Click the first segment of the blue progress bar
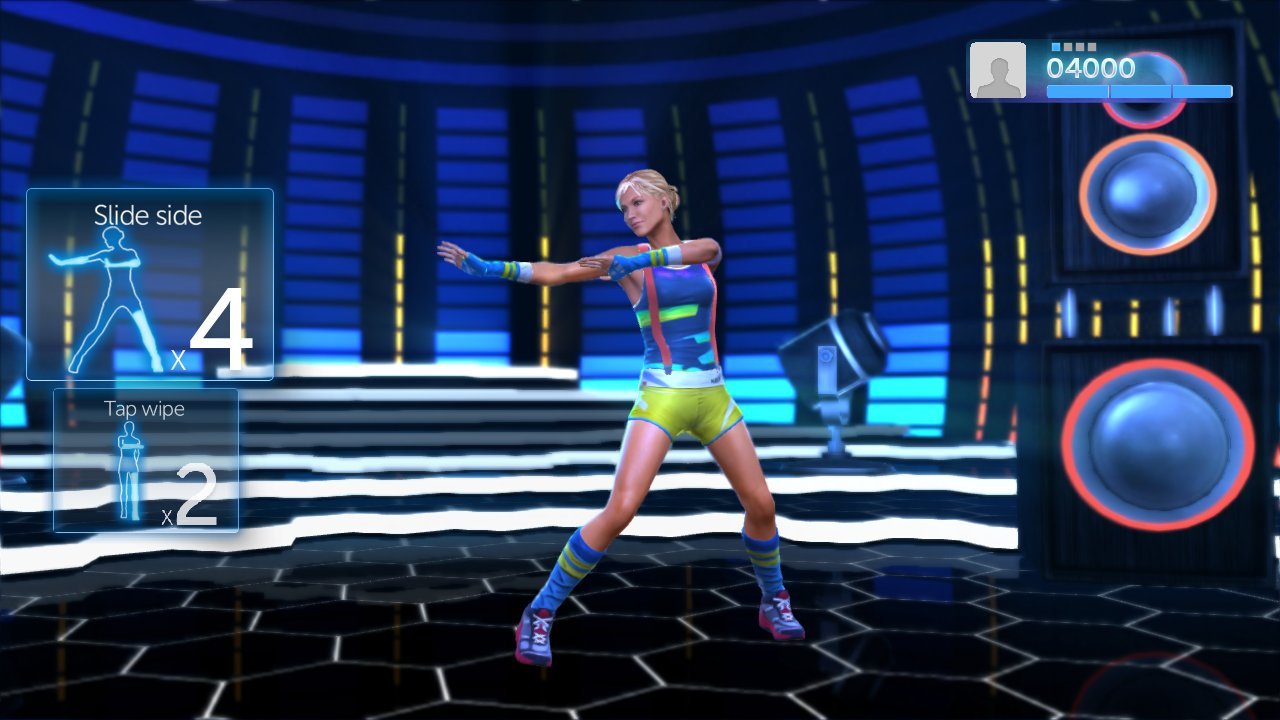Image resolution: width=1280 pixels, height=720 pixels. 1077,91
